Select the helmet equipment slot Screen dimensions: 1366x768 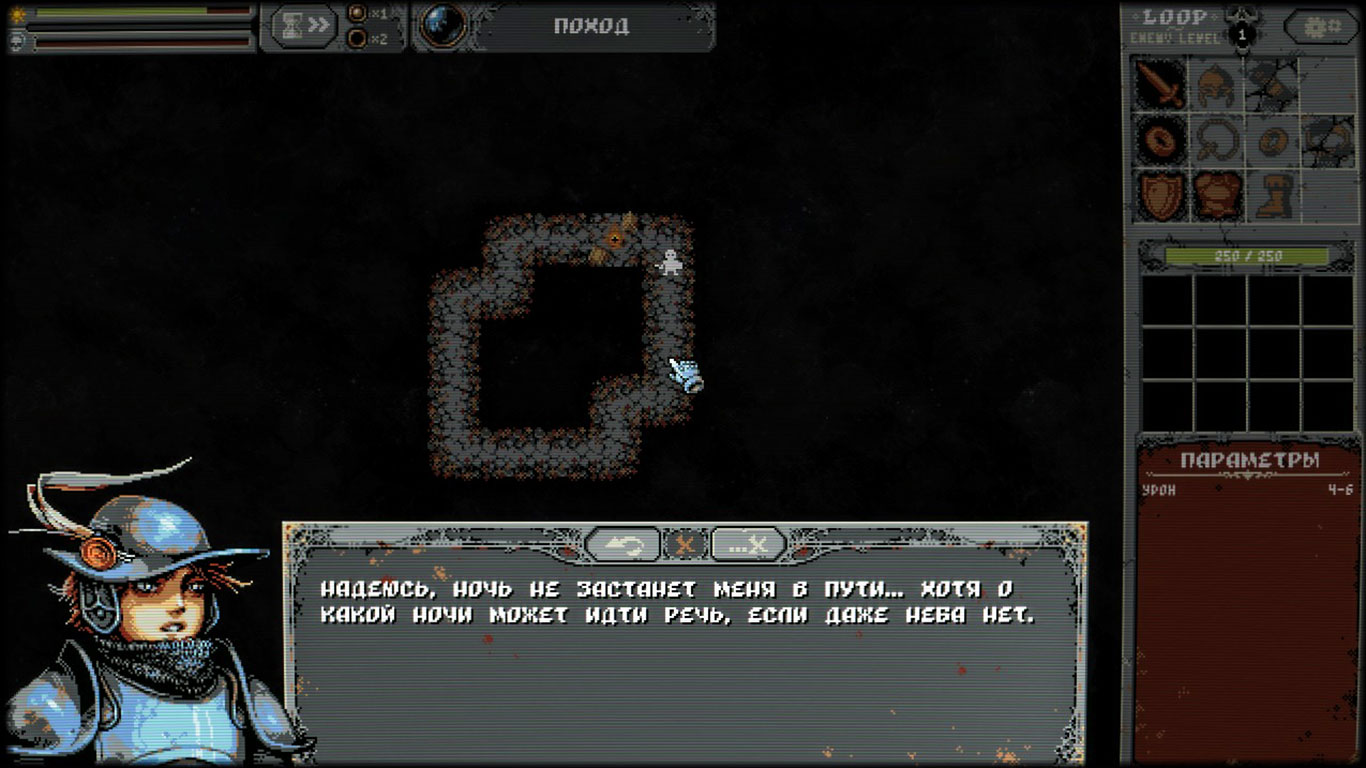[x=1215, y=84]
